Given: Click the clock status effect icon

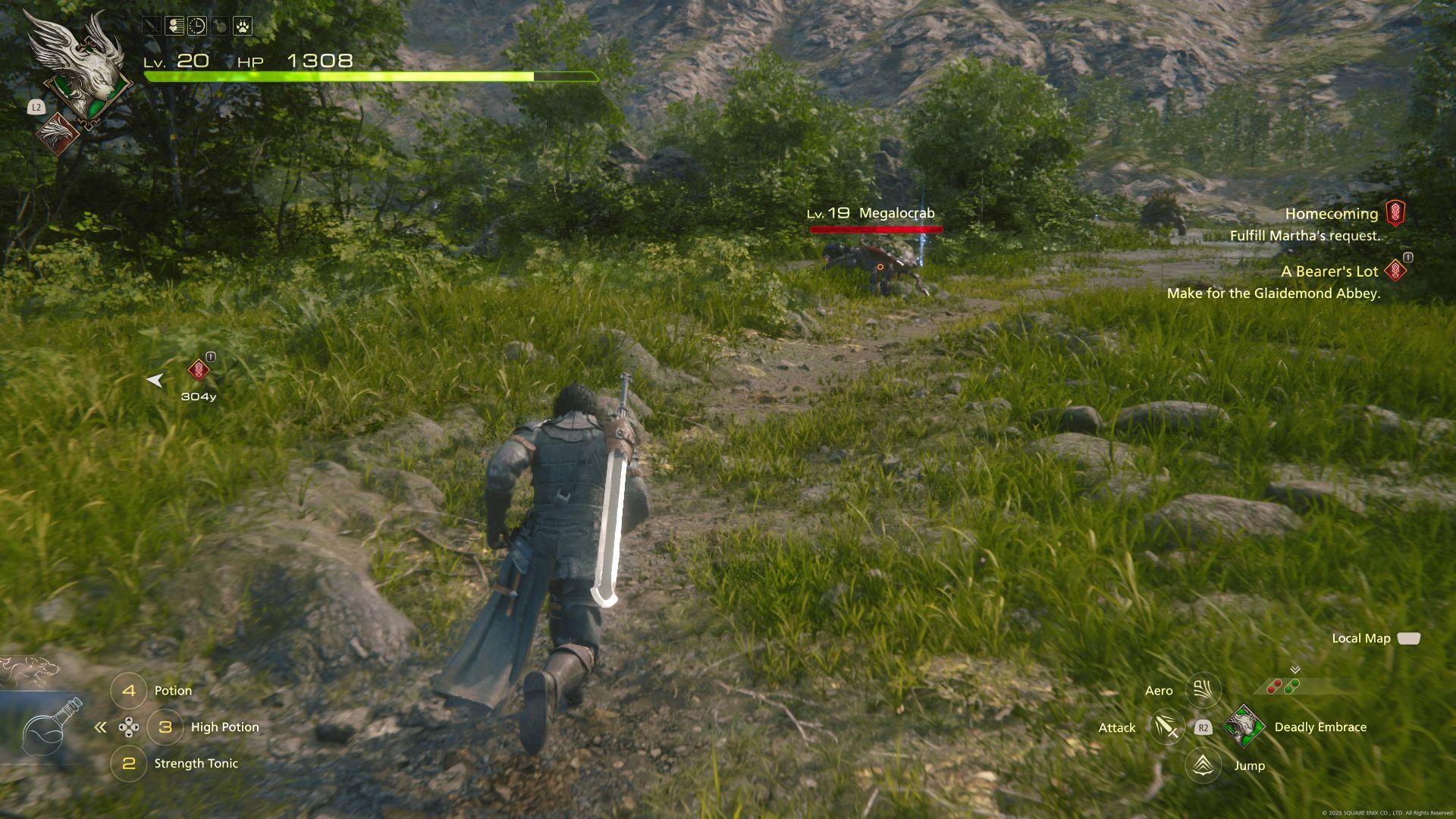Looking at the screenshot, I should (196, 27).
